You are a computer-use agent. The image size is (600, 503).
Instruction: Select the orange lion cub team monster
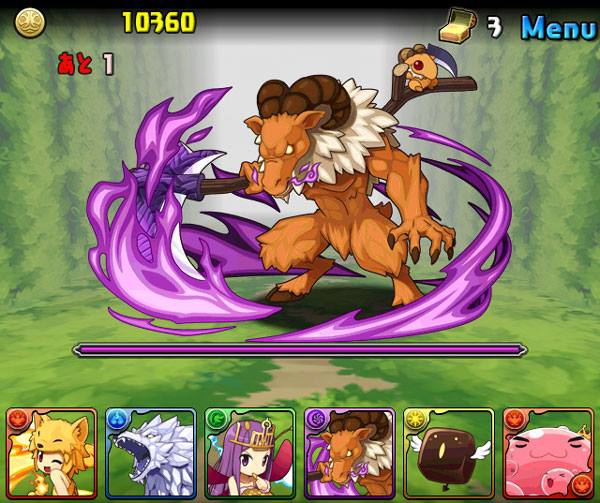tap(51, 453)
